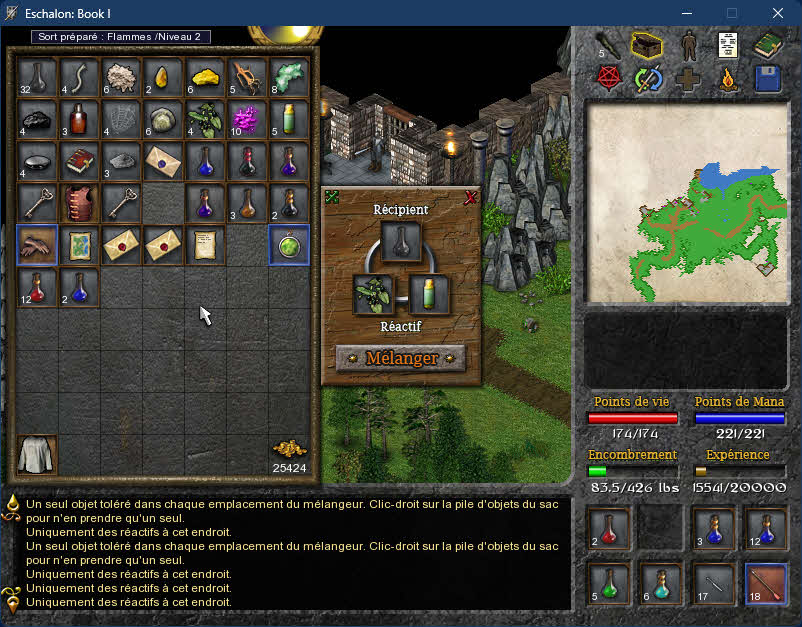This screenshot has width=802, height=627.
Task: Open the inventory chest icon
Action: pyautogui.click(x=646, y=45)
